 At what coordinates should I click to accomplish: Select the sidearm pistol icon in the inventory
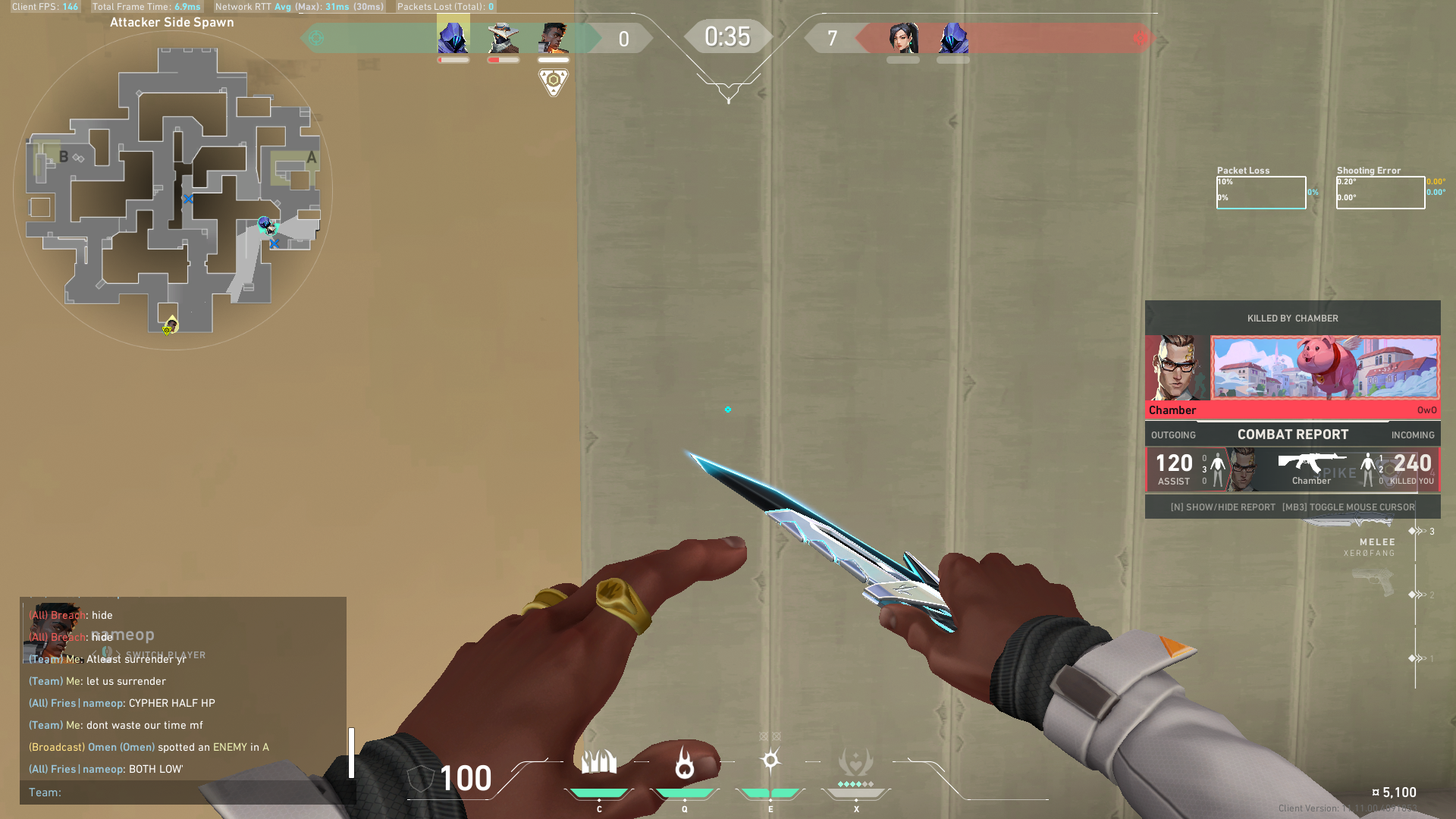[1374, 580]
